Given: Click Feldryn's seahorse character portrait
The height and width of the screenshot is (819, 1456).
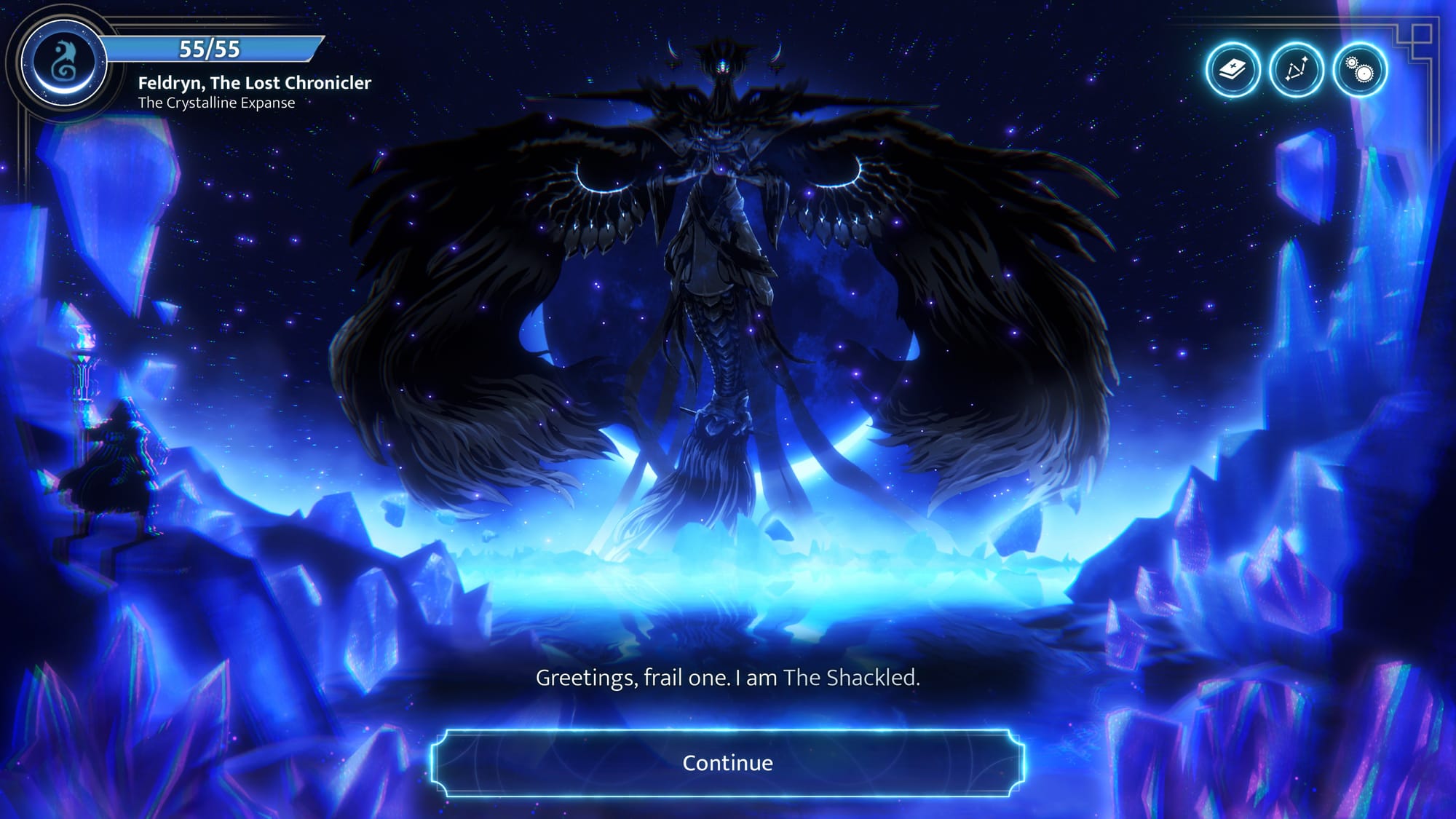Looking at the screenshot, I should [x=64, y=62].
